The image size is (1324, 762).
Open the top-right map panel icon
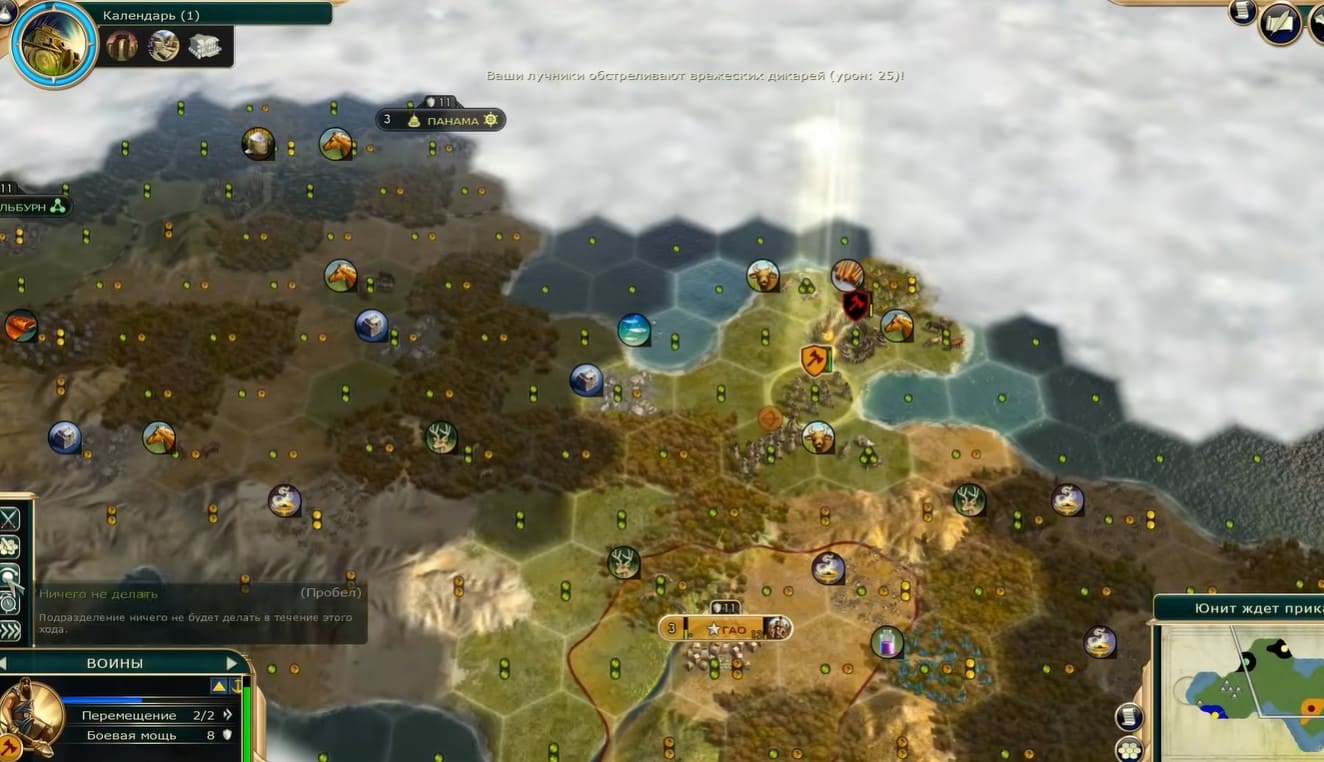[x=1279, y=22]
